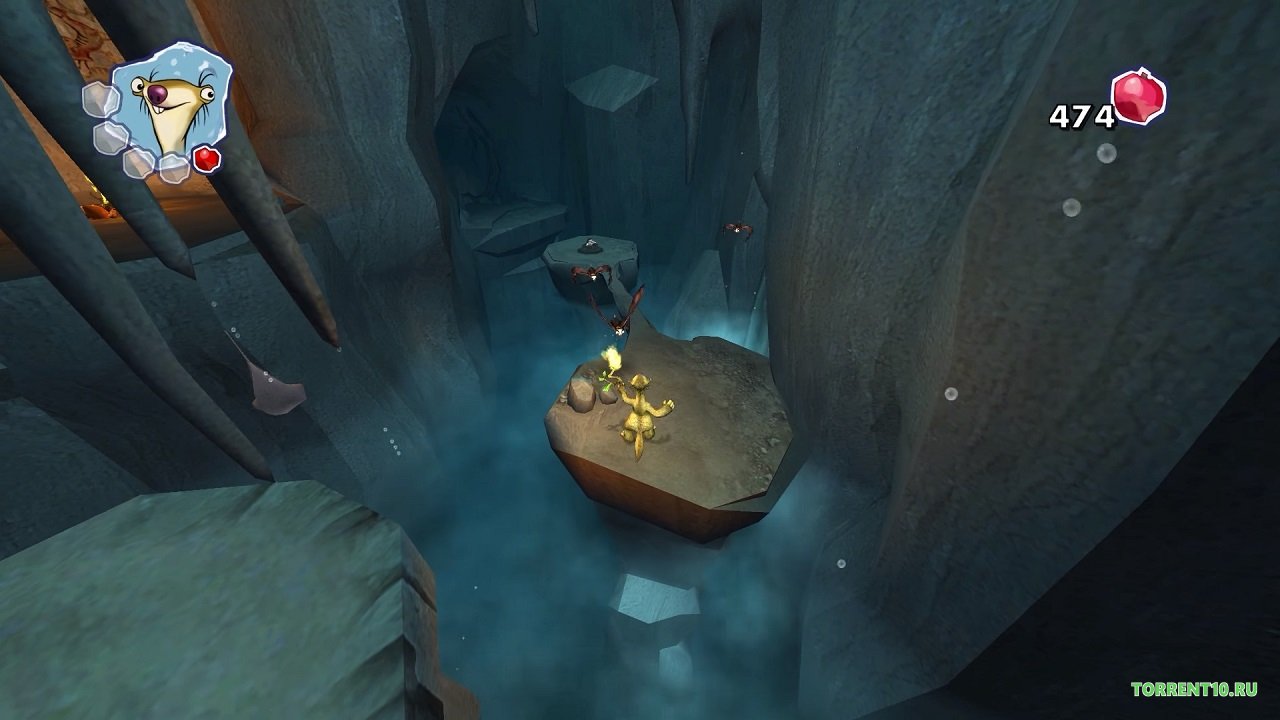This screenshot has height=720, width=1280.
Task: Open the torrent10.ru watermark link
Action: coord(1194,689)
